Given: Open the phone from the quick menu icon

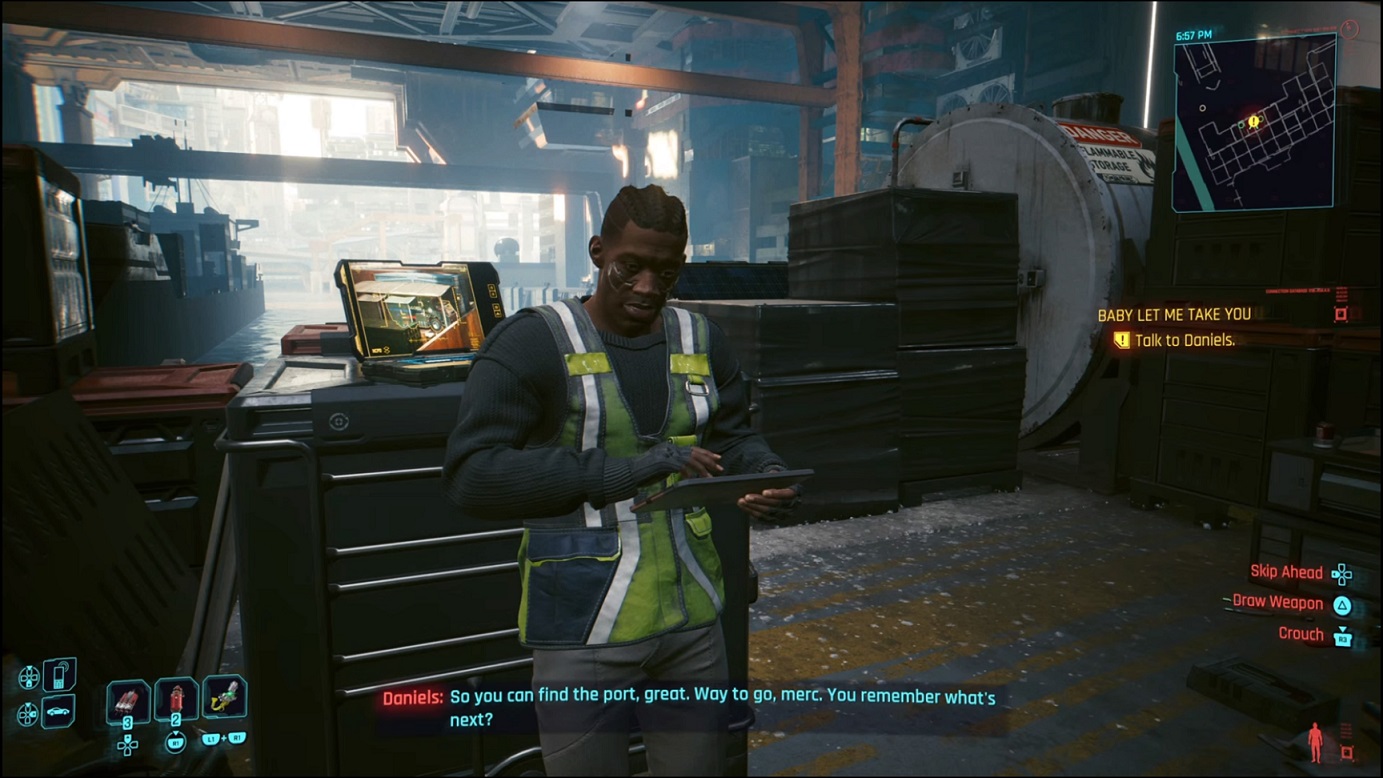Looking at the screenshot, I should coord(60,676).
